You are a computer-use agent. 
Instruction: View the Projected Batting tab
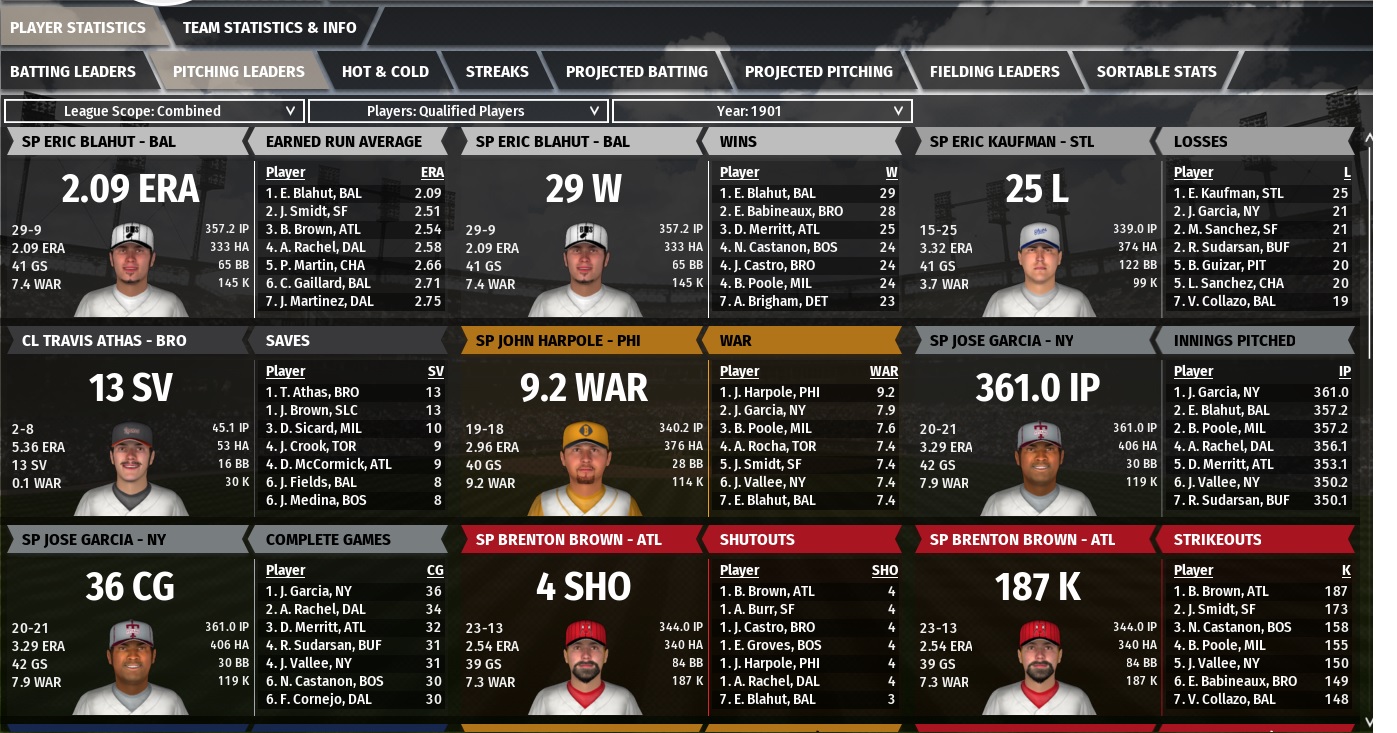636,71
